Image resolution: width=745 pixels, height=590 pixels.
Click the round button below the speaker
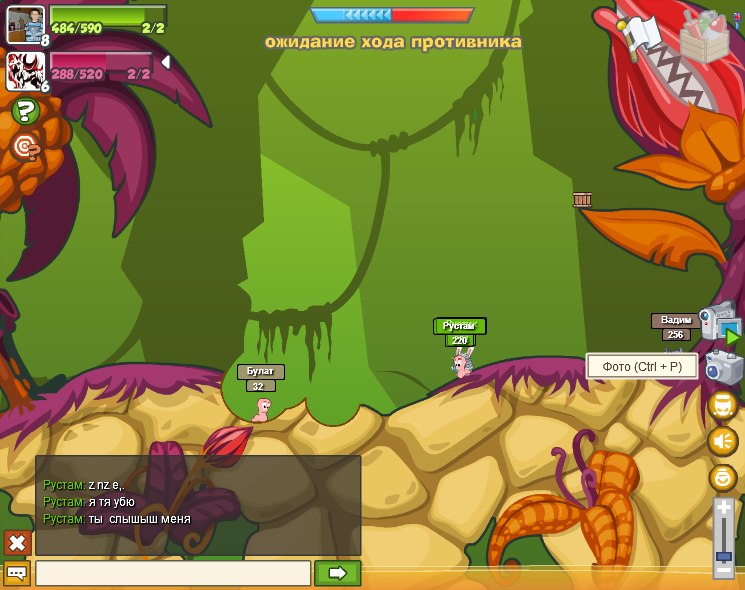coord(722,477)
